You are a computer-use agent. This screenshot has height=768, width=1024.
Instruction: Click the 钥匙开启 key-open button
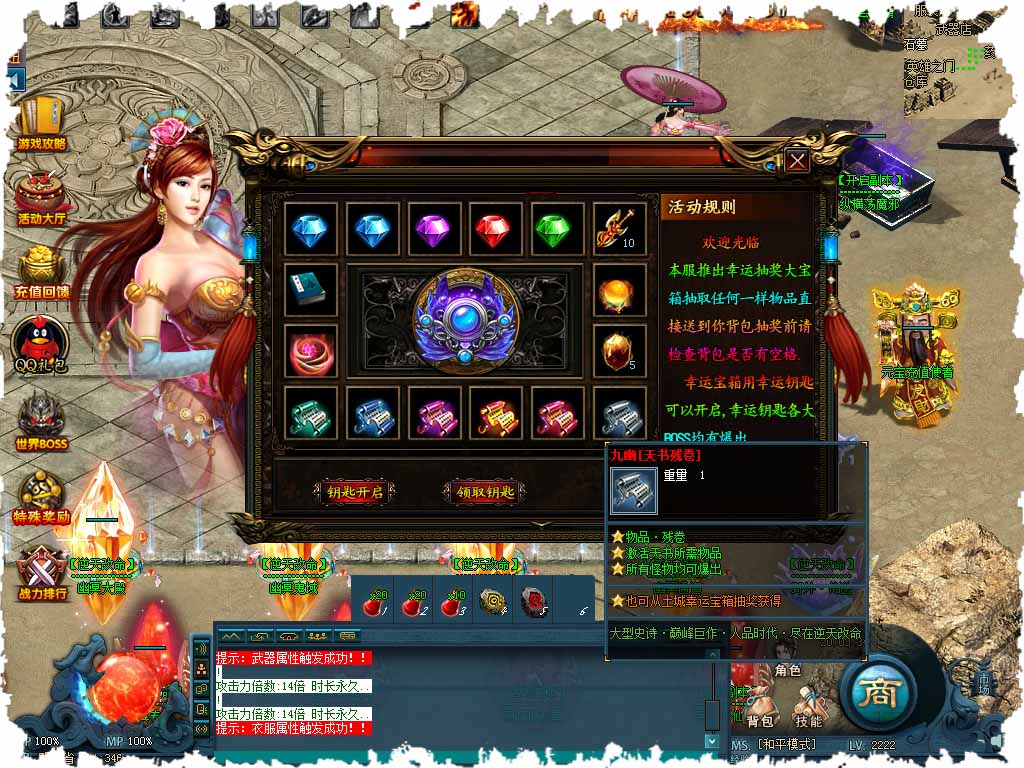click(x=354, y=492)
